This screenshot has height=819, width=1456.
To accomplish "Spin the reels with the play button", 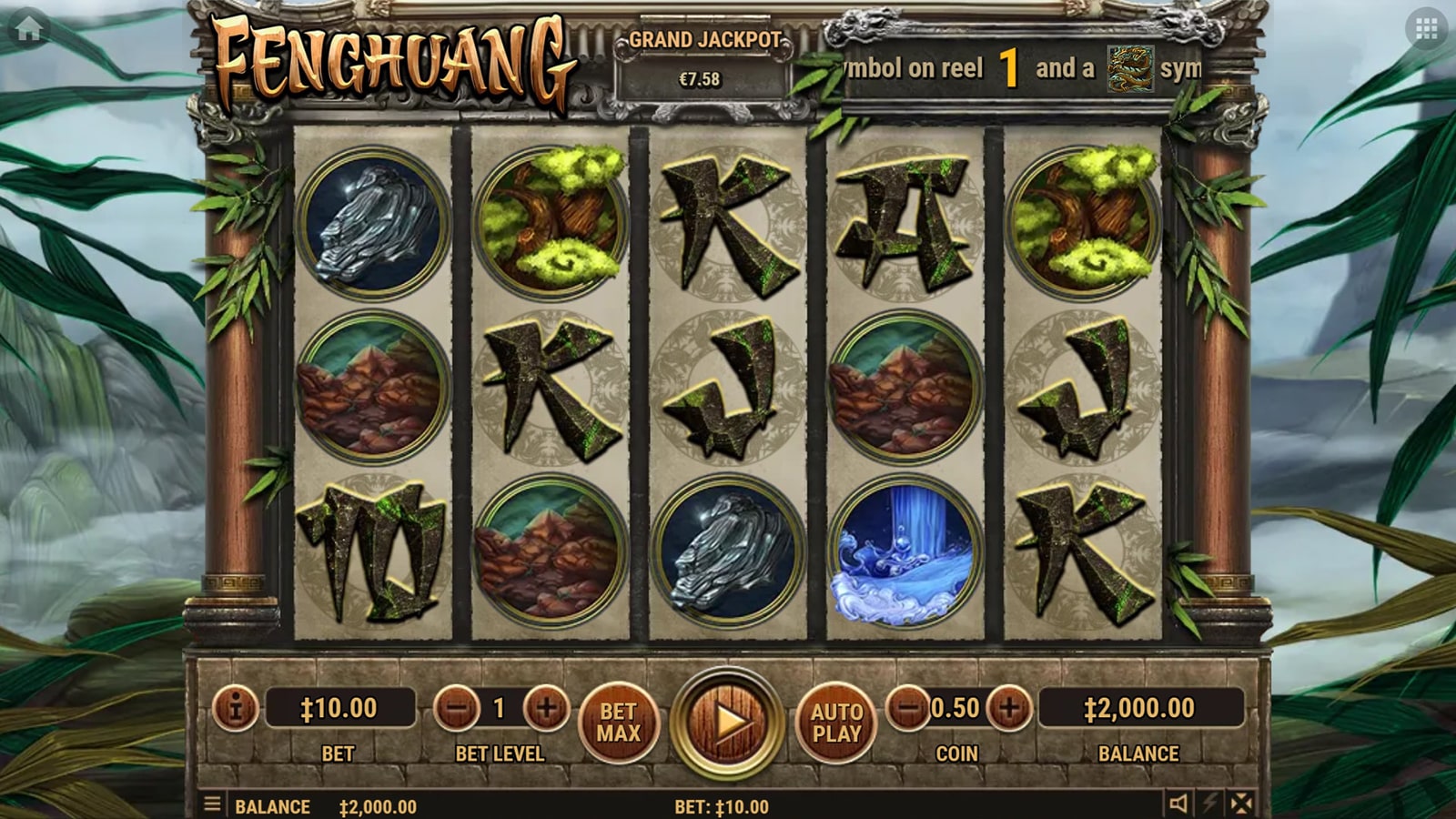I will 727,723.
